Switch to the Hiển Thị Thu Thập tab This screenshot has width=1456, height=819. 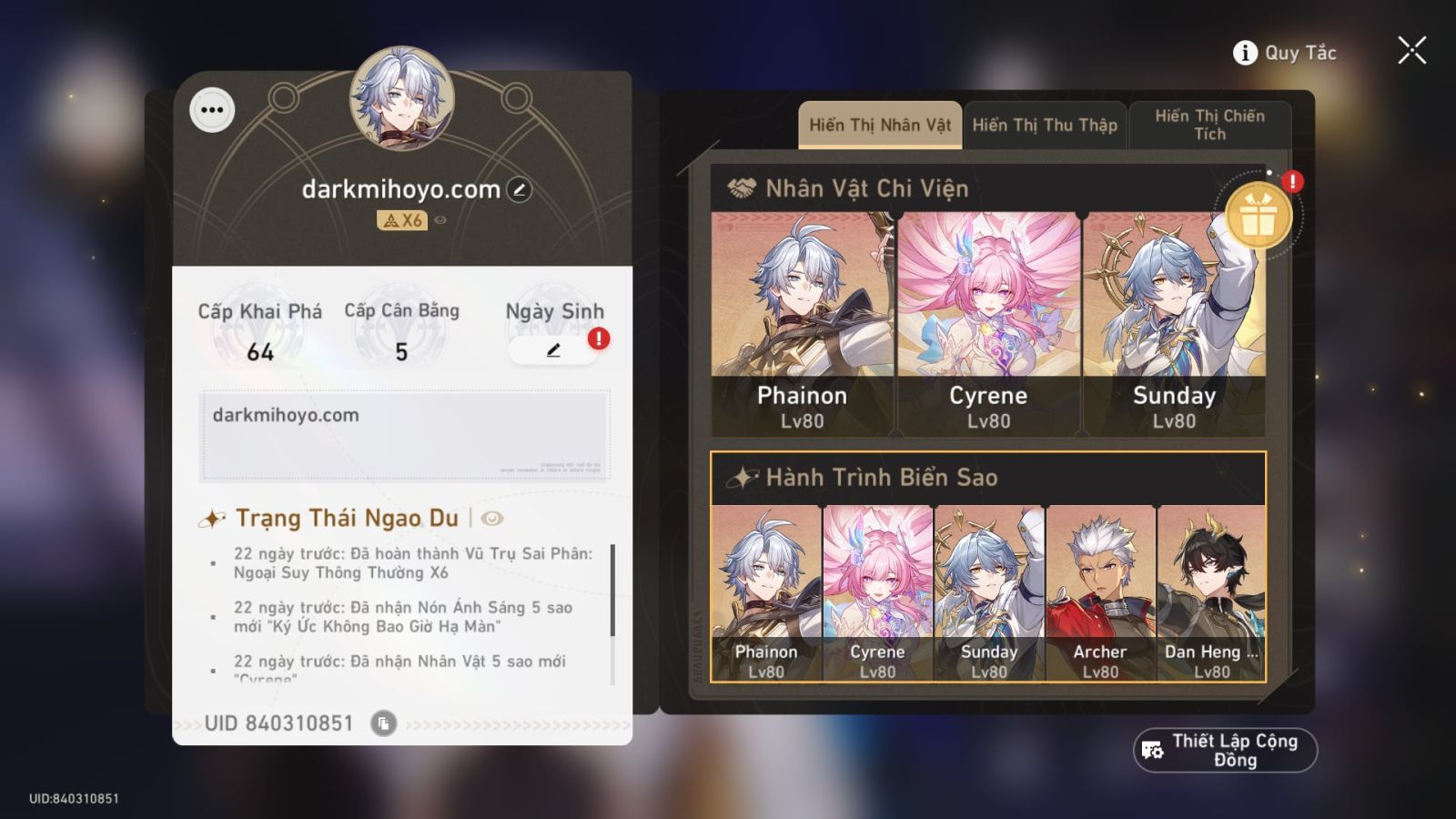pyautogui.click(x=1045, y=125)
